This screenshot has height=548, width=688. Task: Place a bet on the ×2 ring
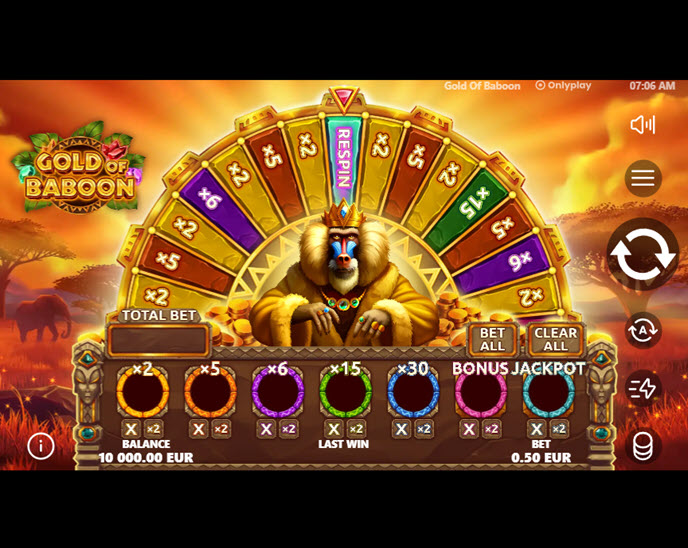pyautogui.click(x=142, y=392)
